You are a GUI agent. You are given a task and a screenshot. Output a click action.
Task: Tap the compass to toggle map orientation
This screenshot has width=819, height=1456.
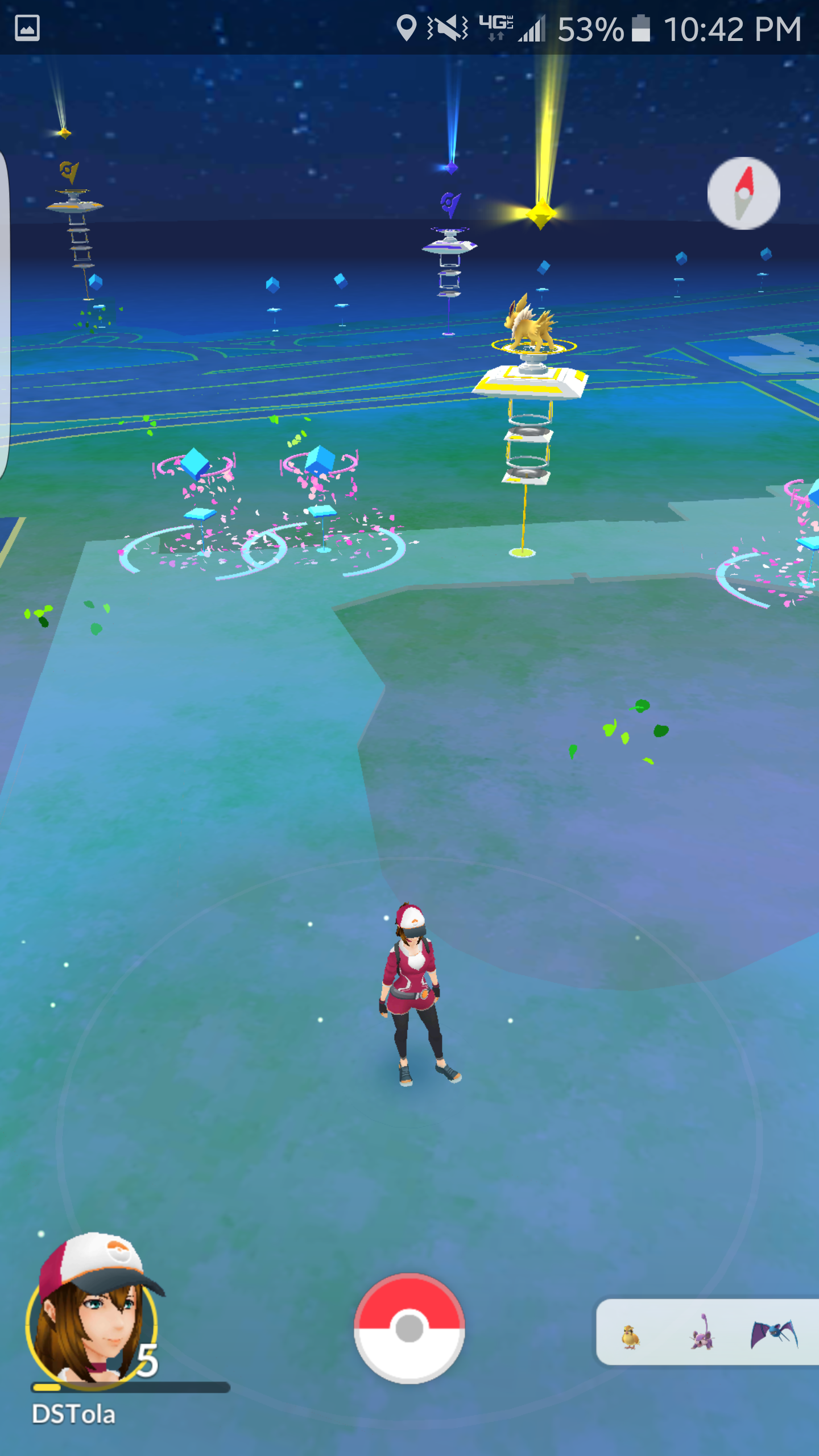[x=743, y=193]
